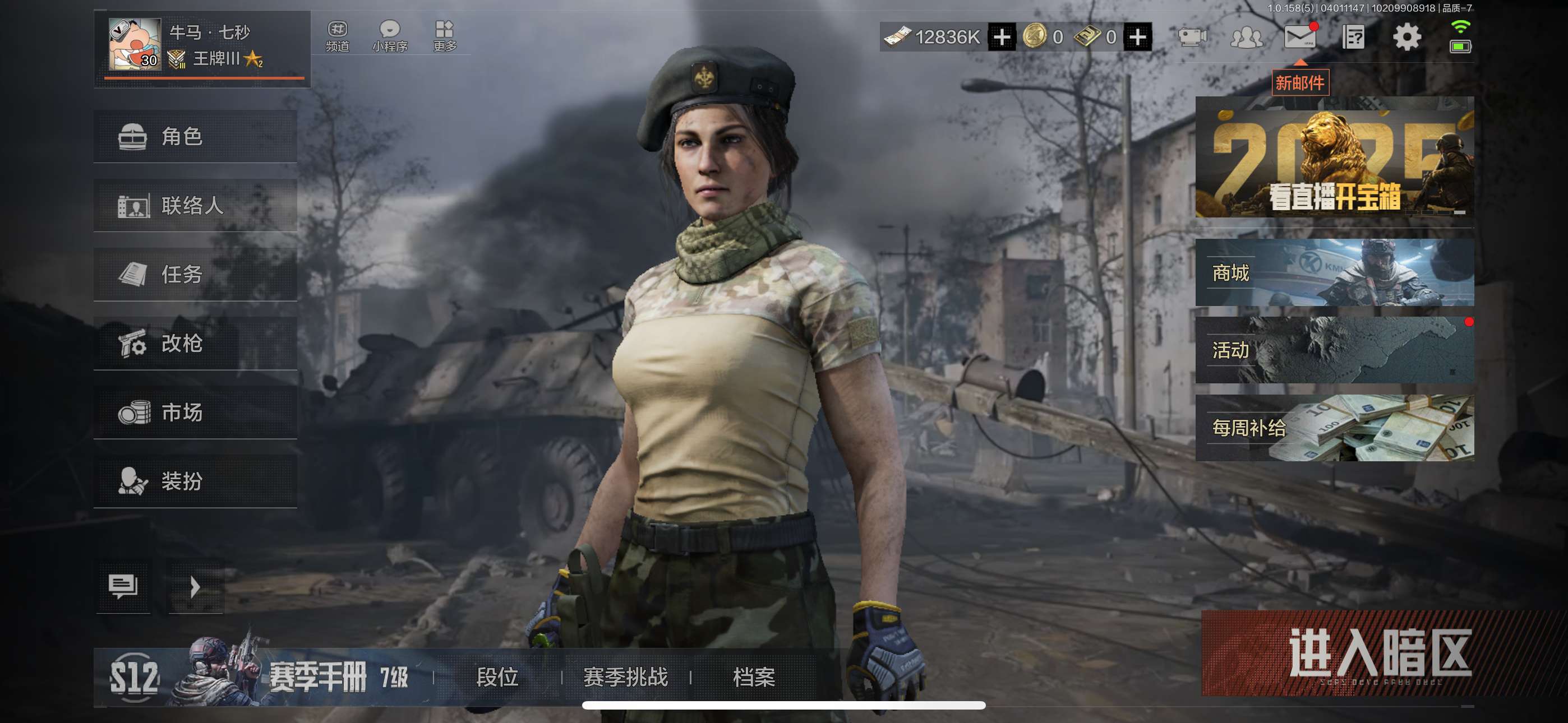Show 更多 more options

(444, 36)
